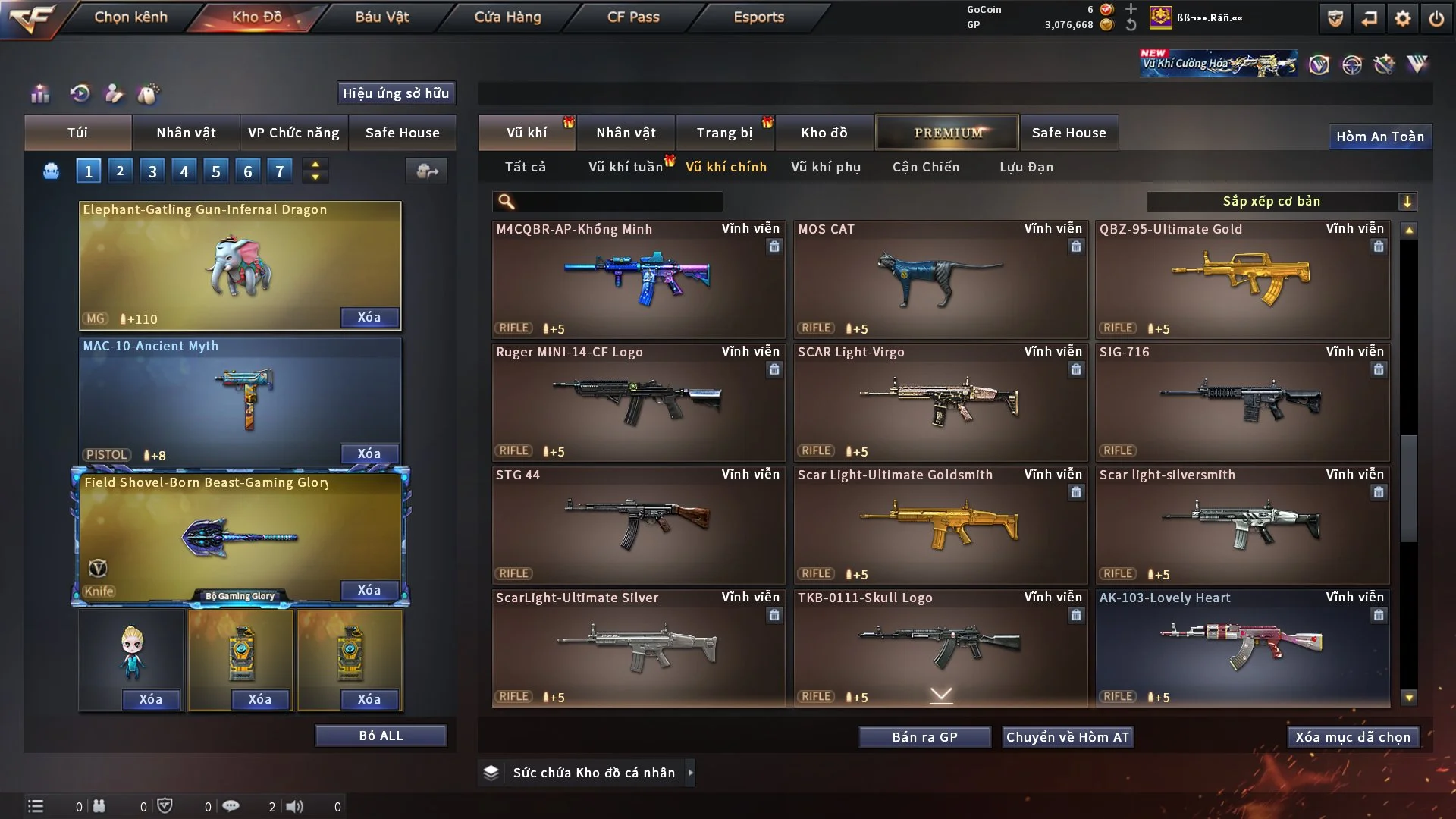This screenshot has width=1456, height=819.
Task: Go to the Báu Vật menu
Action: click(x=381, y=17)
